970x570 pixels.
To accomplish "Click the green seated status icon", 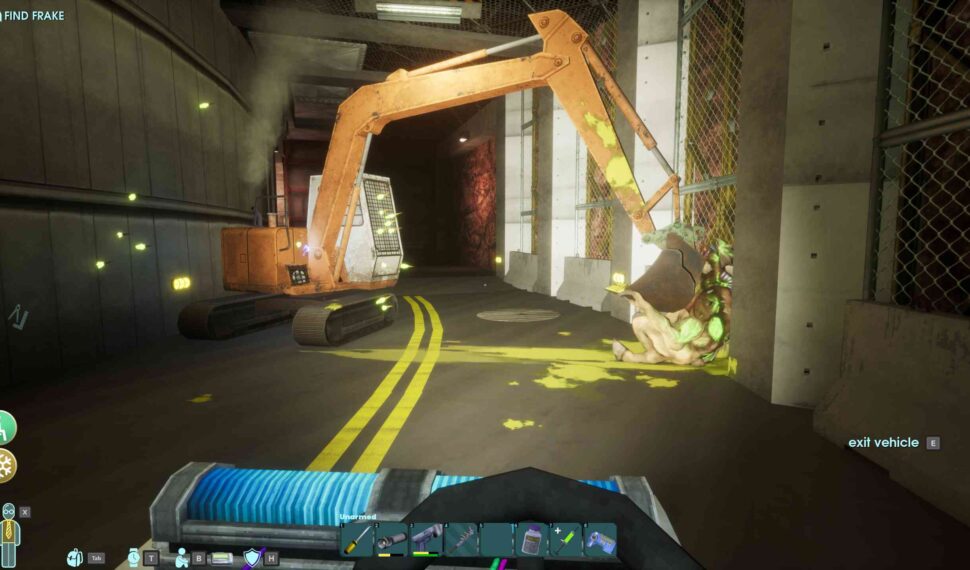I will [5, 427].
